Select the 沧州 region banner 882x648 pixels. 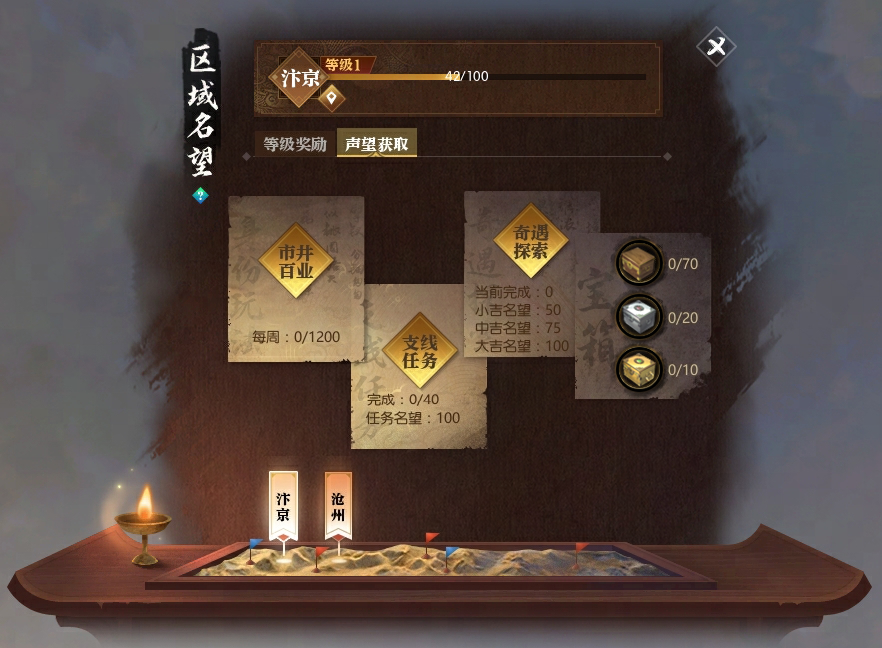[x=338, y=505]
